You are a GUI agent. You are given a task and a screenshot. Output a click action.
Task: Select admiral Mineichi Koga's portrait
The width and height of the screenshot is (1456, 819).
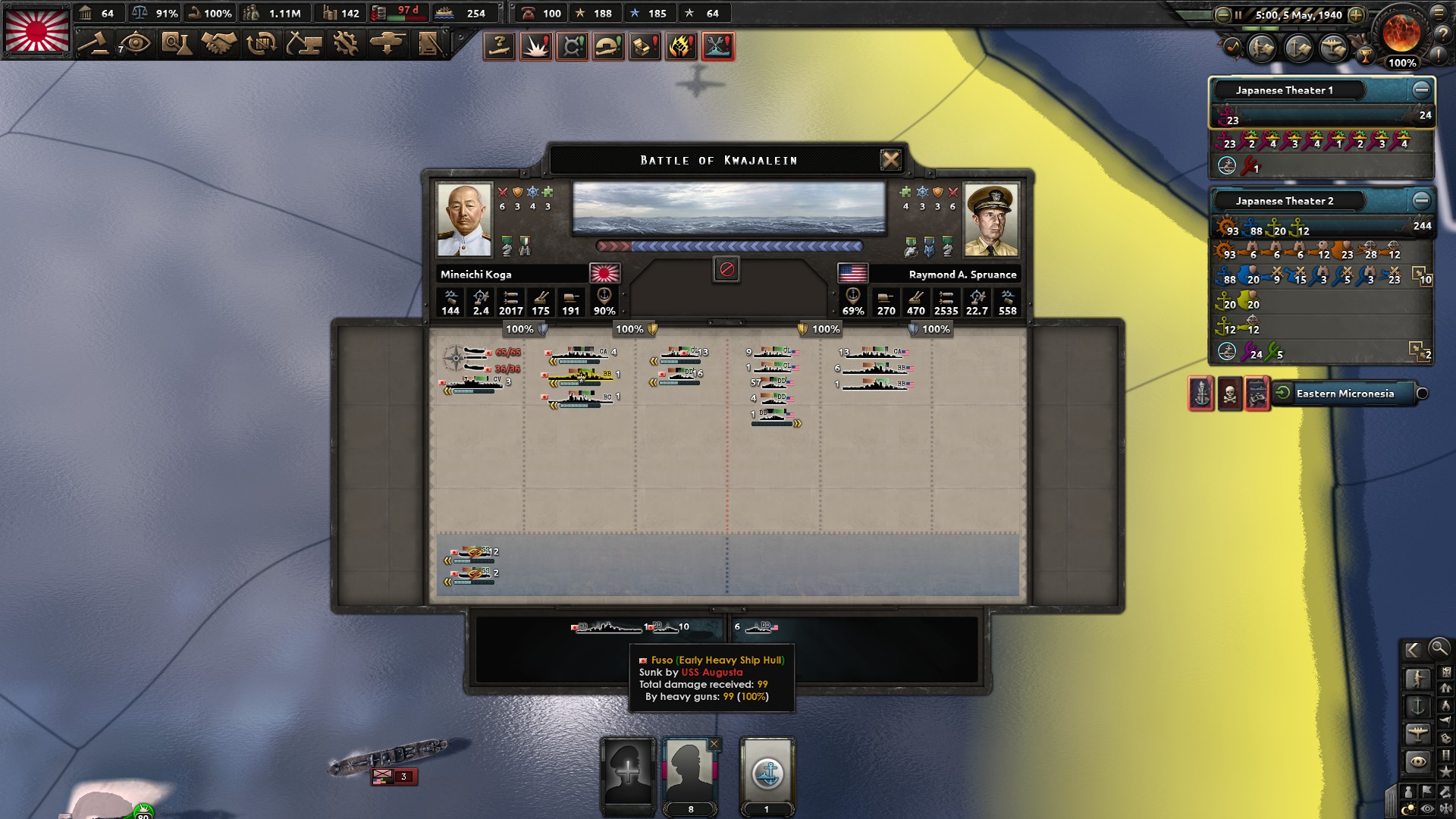pos(464,220)
